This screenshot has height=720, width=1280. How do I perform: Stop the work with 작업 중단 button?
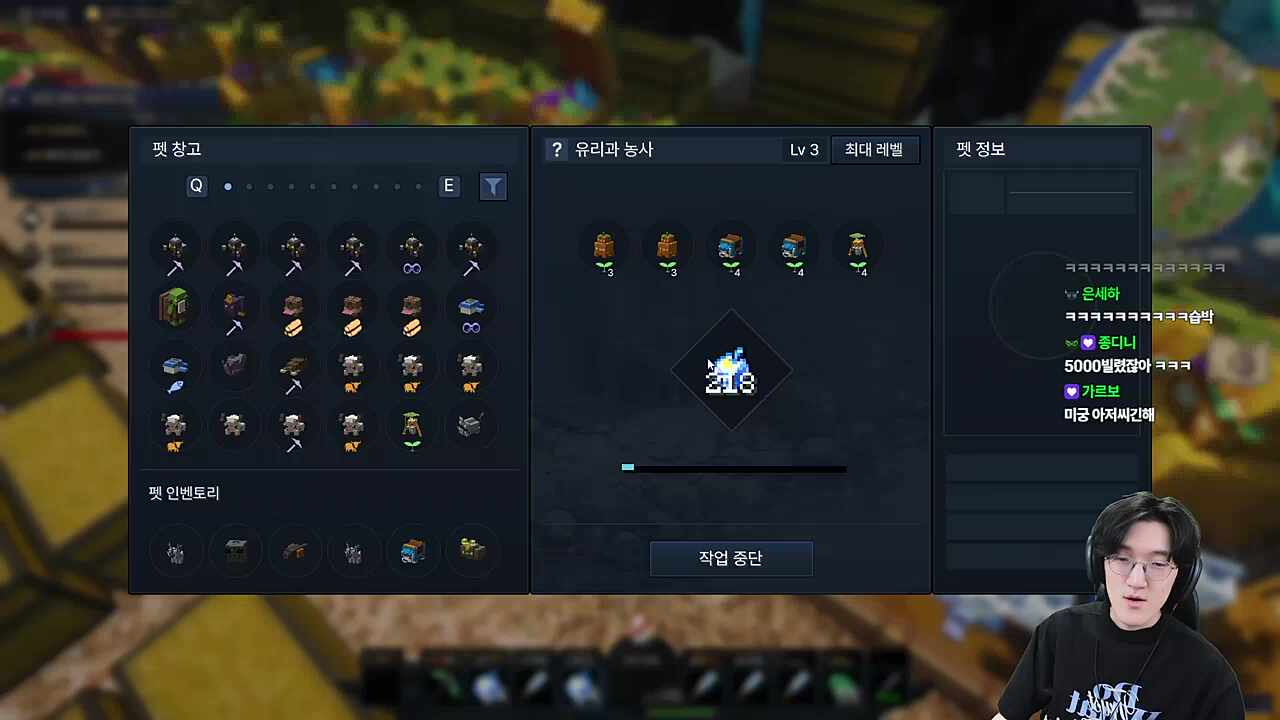pos(731,558)
